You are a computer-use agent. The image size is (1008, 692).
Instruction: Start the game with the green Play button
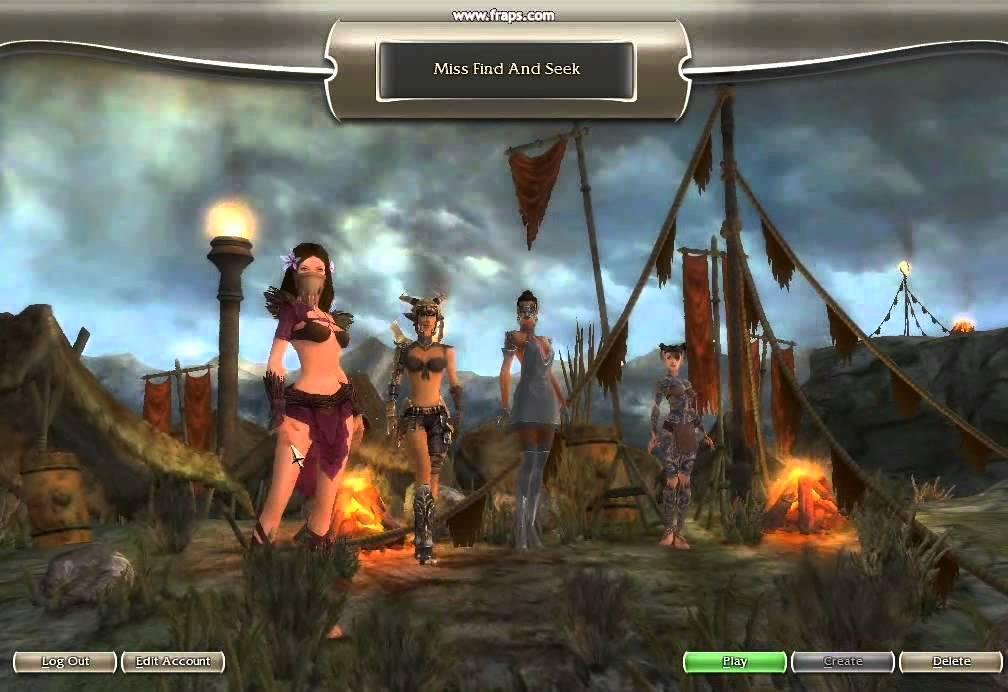pyautogui.click(x=734, y=661)
